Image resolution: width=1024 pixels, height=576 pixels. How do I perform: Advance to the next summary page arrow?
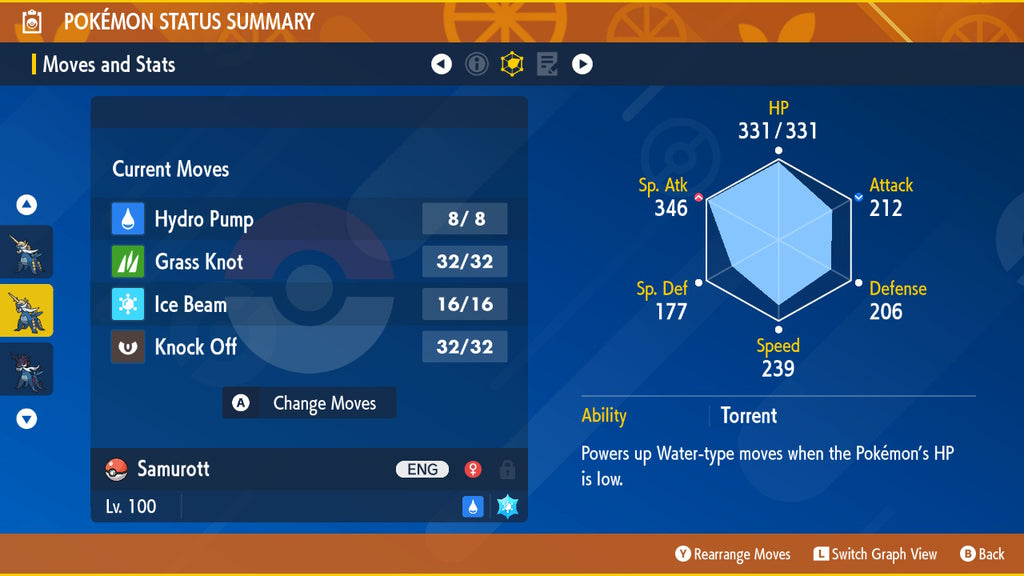pyautogui.click(x=582, y=65)
